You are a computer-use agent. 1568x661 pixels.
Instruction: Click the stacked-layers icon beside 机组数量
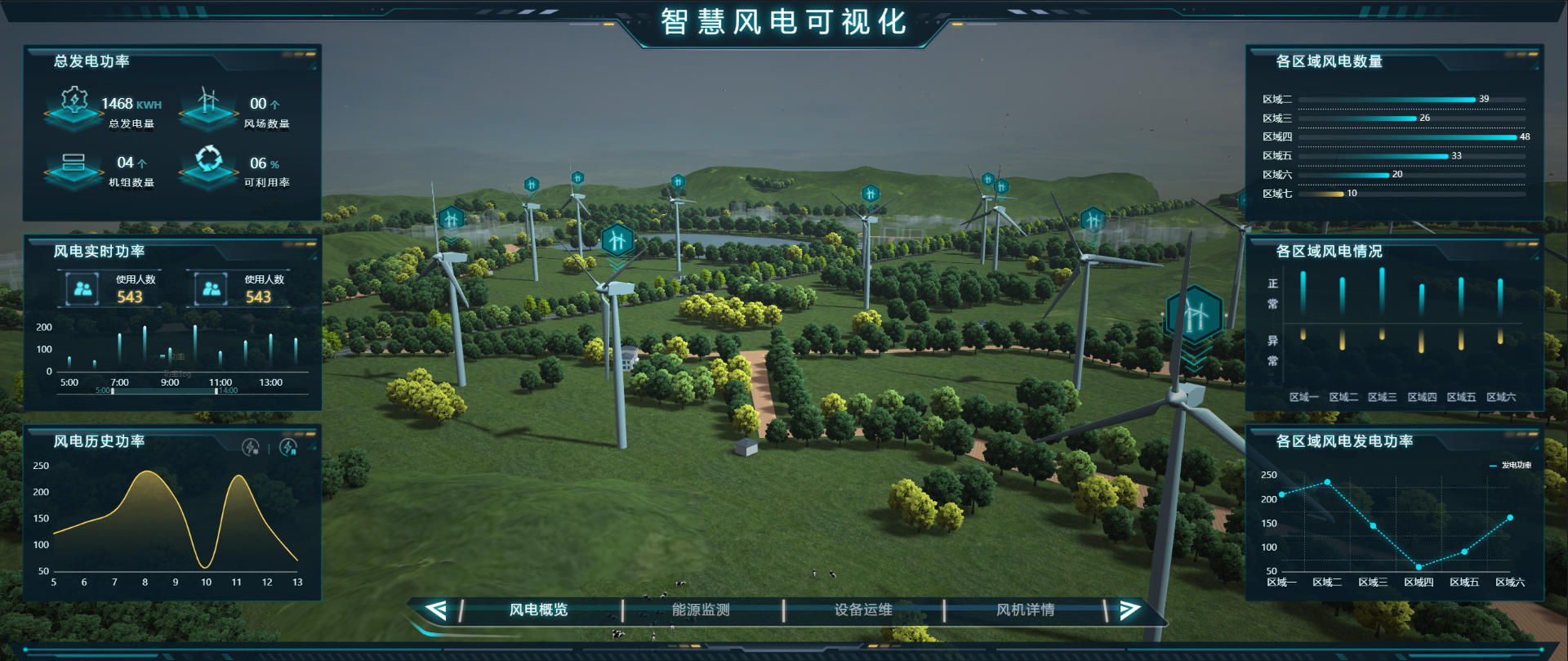point(73,162)
